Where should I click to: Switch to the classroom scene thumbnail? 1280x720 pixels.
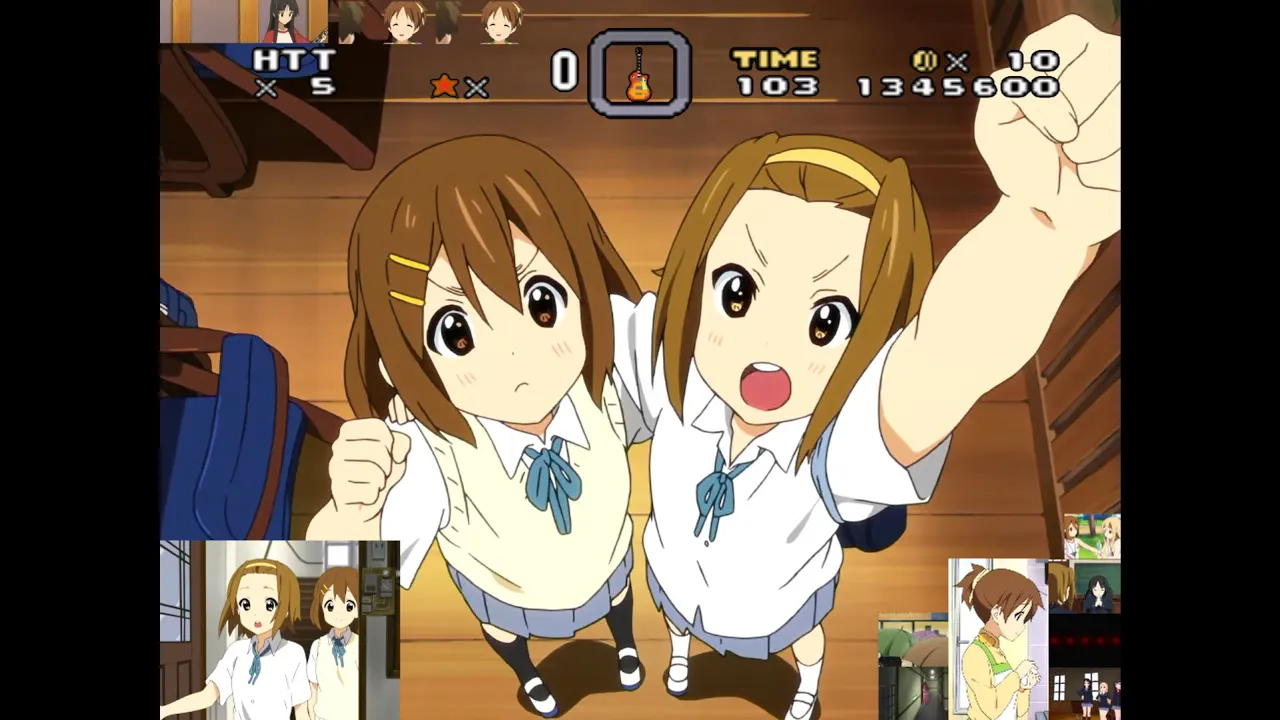tap(1086, 589)
